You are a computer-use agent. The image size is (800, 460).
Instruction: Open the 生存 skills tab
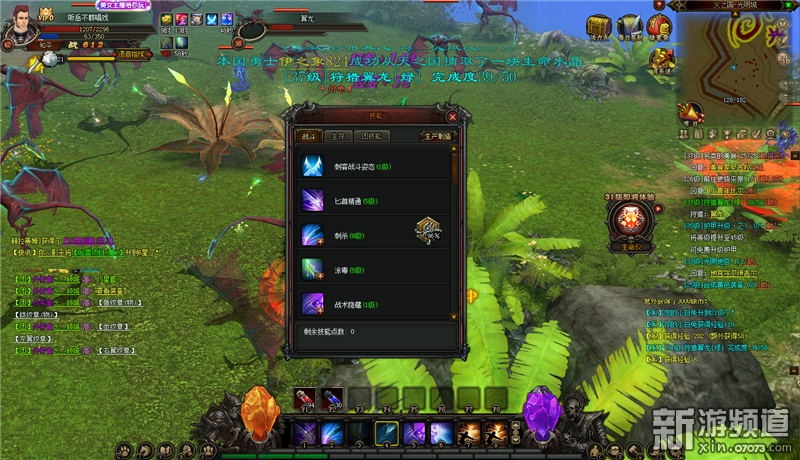340,135
